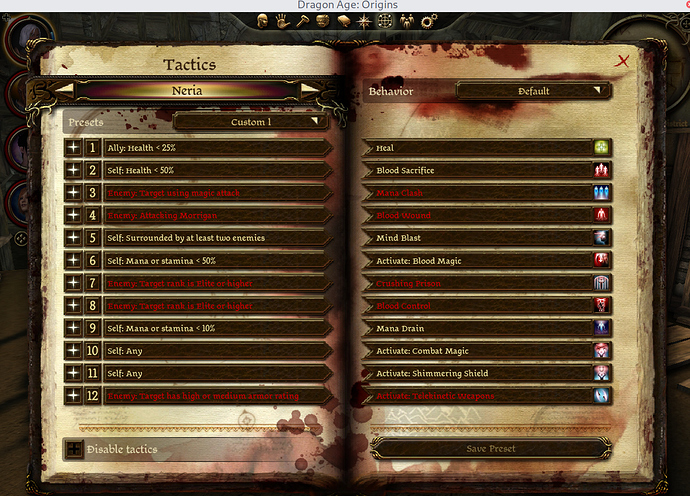
Task: Toggle the Disable tactics checkbox
Action: [x=73, y=449]
